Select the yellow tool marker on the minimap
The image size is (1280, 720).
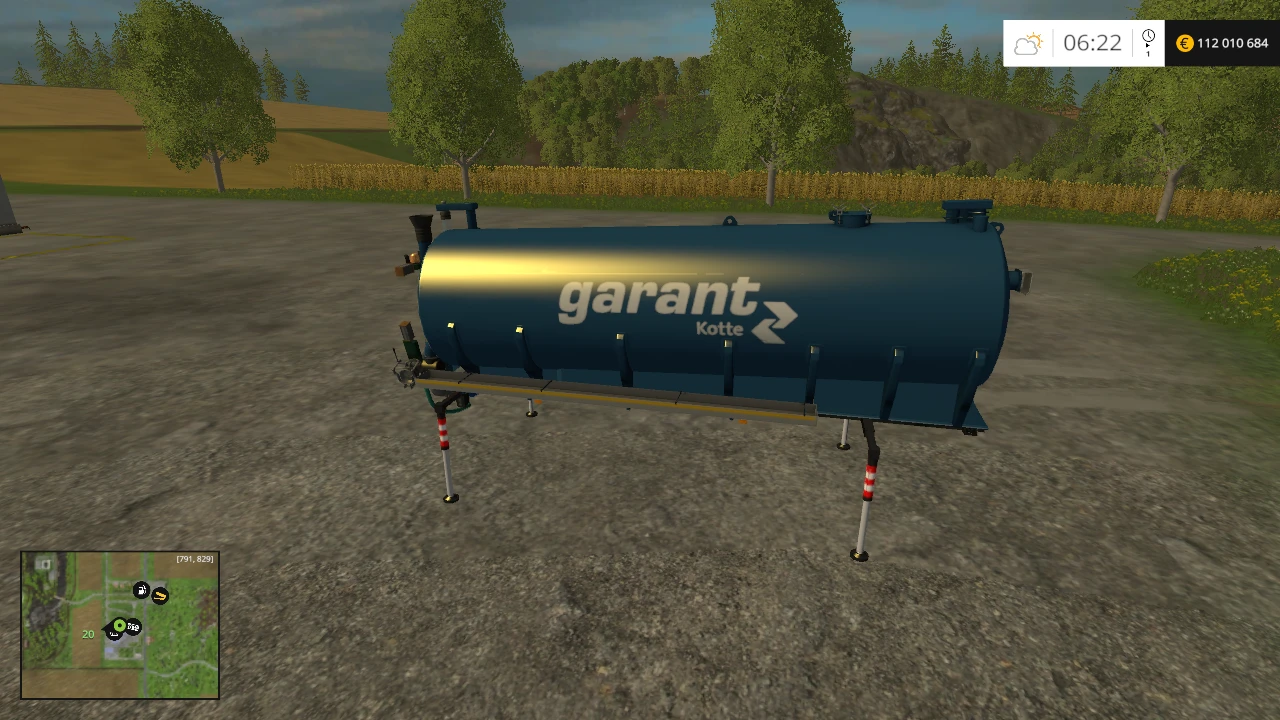click(x=160, y=596)
